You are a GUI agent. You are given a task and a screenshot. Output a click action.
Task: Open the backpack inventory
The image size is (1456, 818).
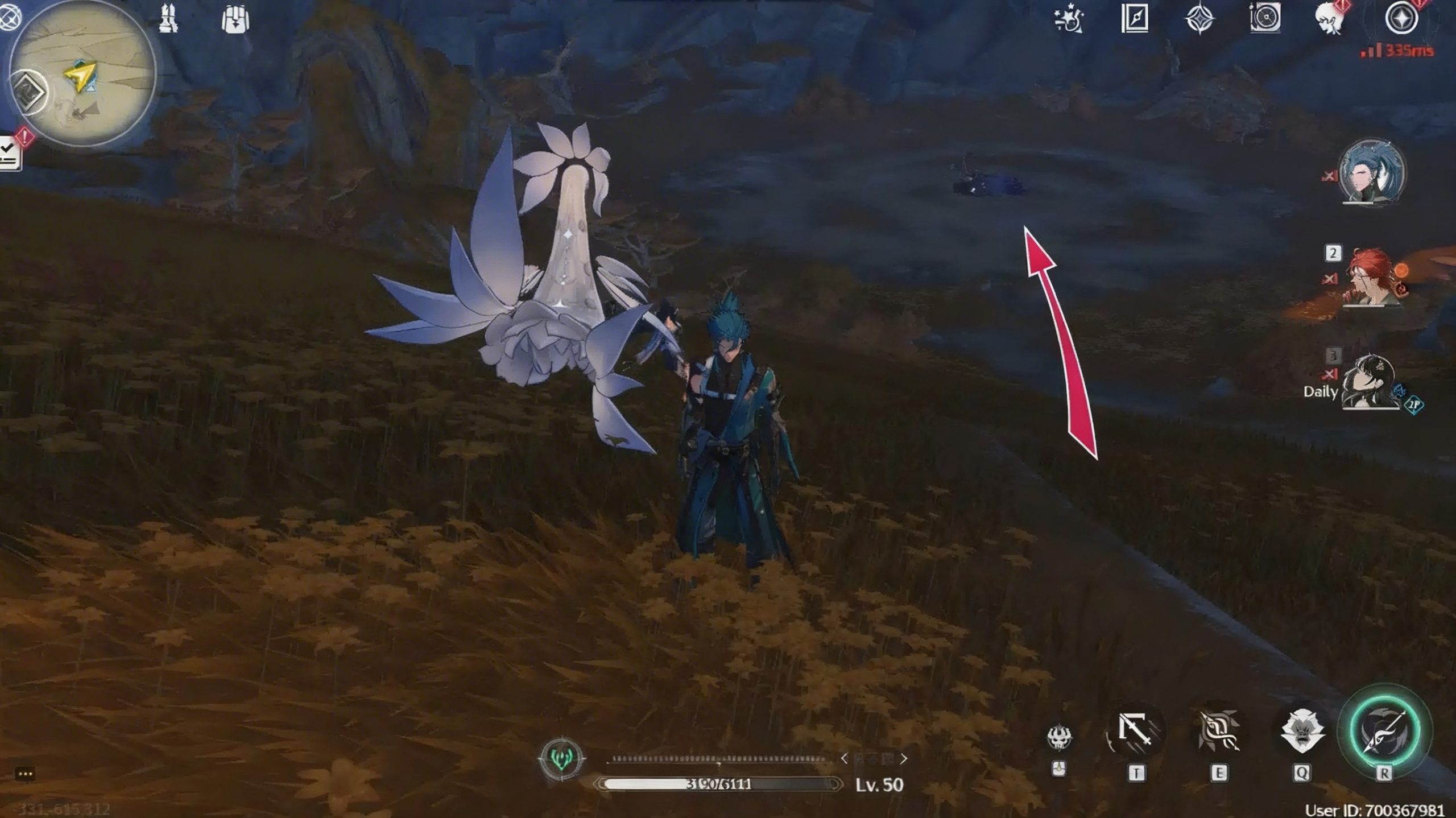[235, 18]
